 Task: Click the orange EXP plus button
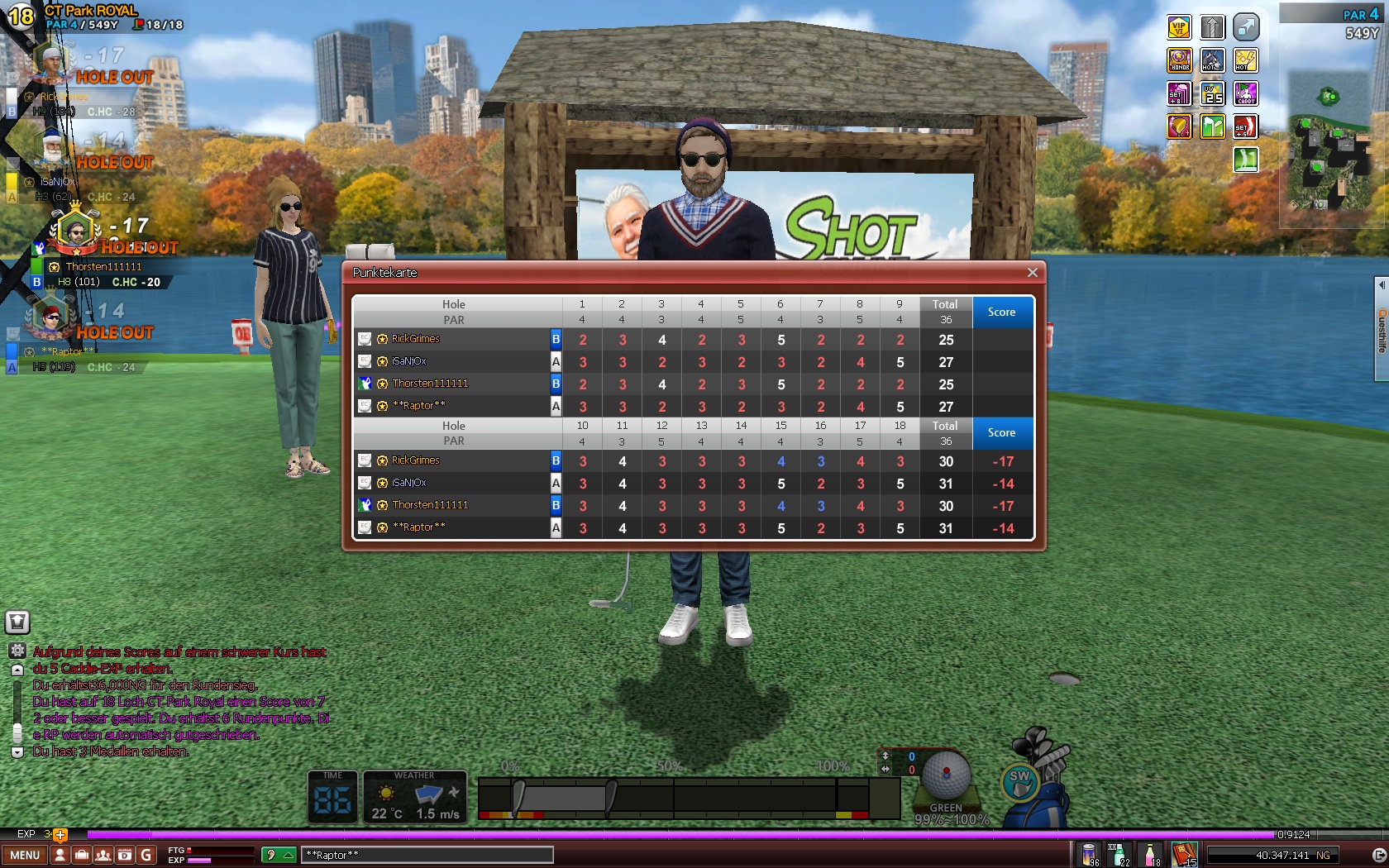60,834
